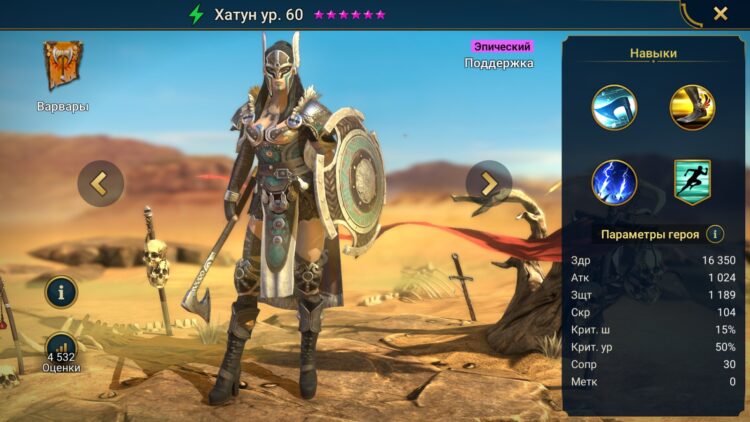Screen dimensions: 750x422
Task: Select the axe slash skill icon
Action: pos(614,107)
